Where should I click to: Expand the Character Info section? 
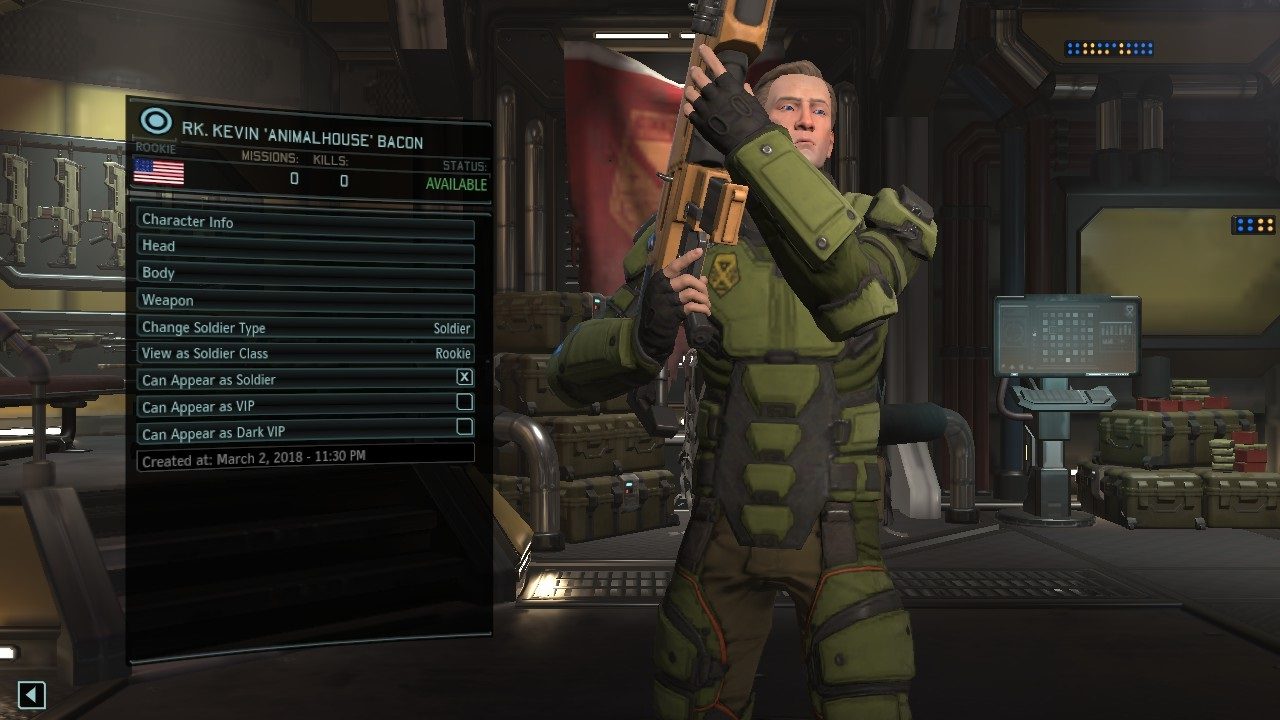300,222
